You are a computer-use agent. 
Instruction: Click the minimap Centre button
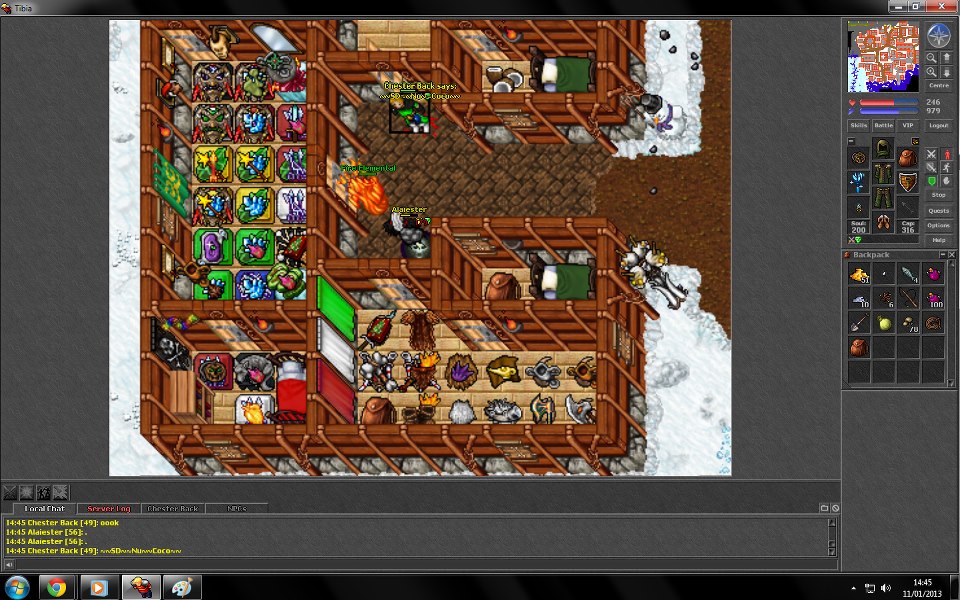pos(938,85)
